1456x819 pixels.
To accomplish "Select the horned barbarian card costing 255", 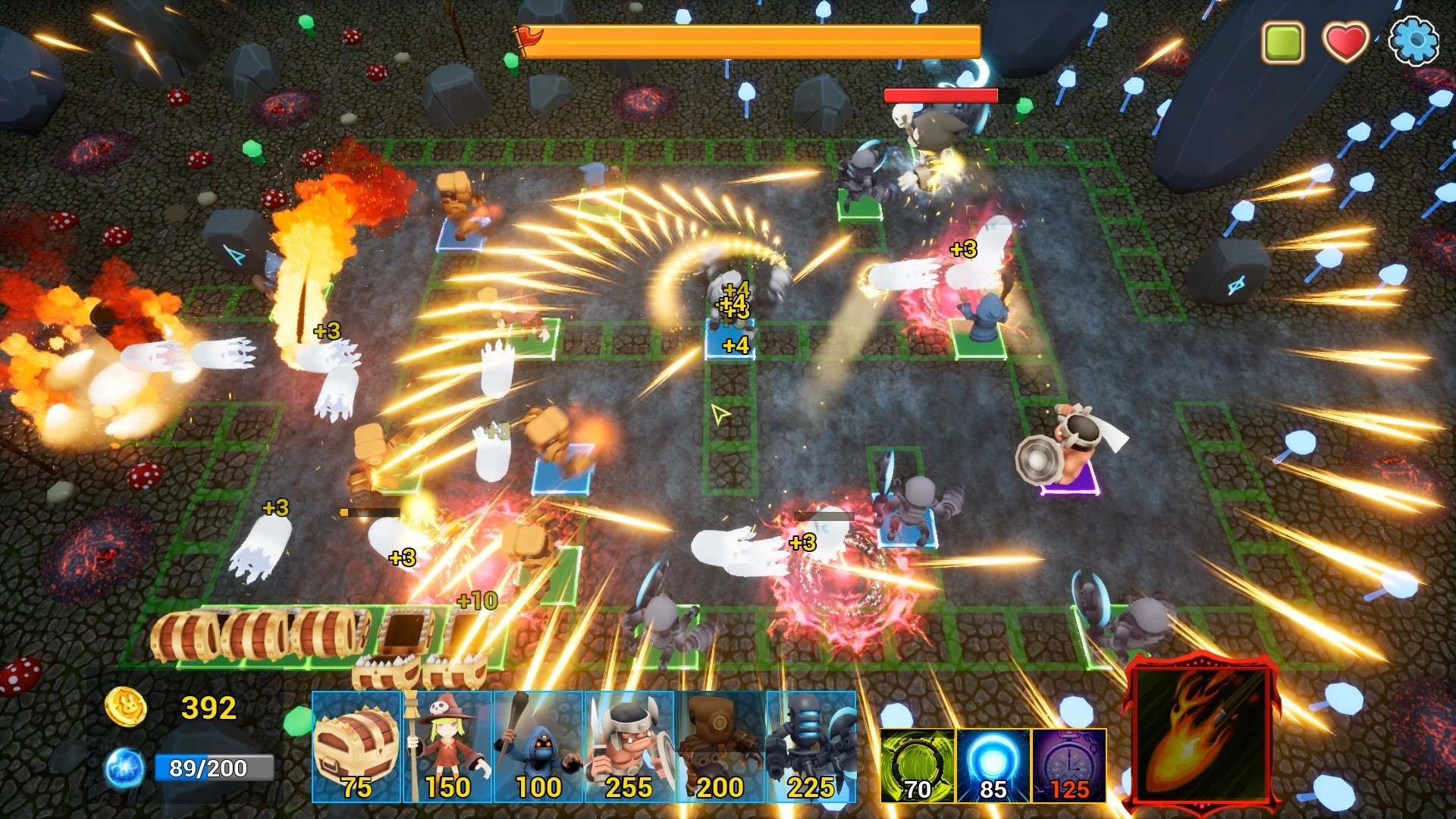I will click(x=629, y=747).
